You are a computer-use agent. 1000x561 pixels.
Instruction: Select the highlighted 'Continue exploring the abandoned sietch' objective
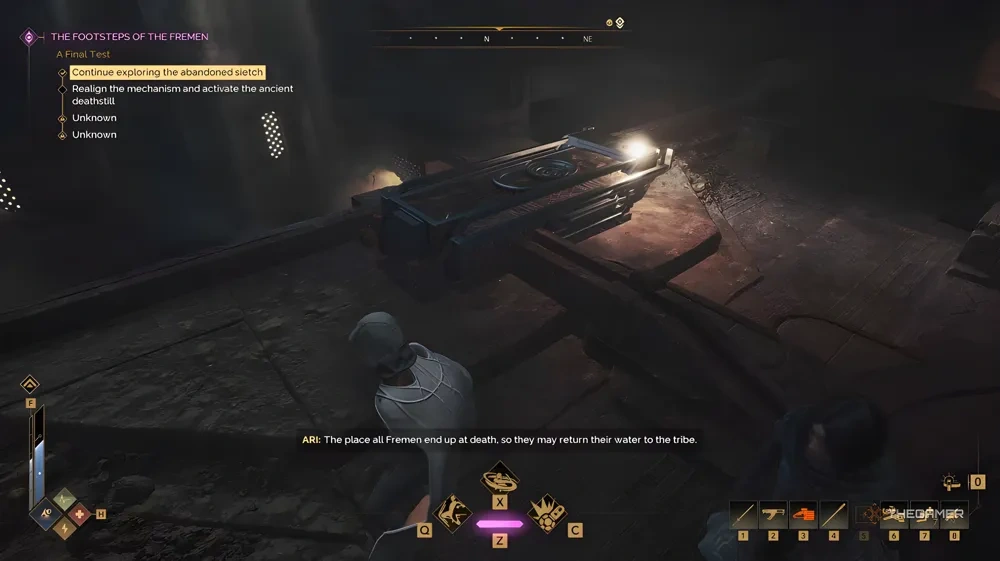pyautogui.click(x=168, y=73)
